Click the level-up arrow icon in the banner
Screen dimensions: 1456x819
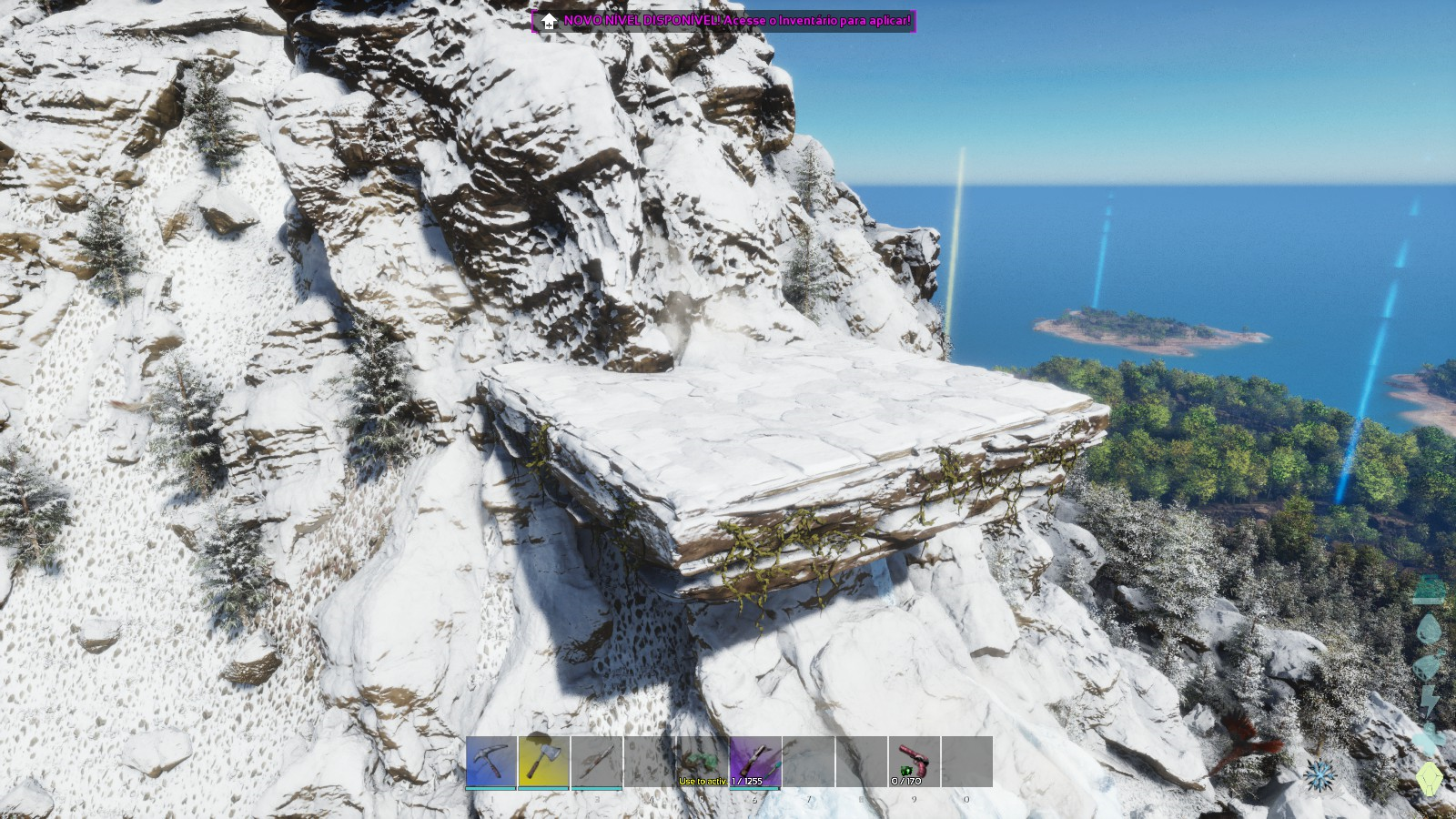pyautogui.click(x=549, y=21)
